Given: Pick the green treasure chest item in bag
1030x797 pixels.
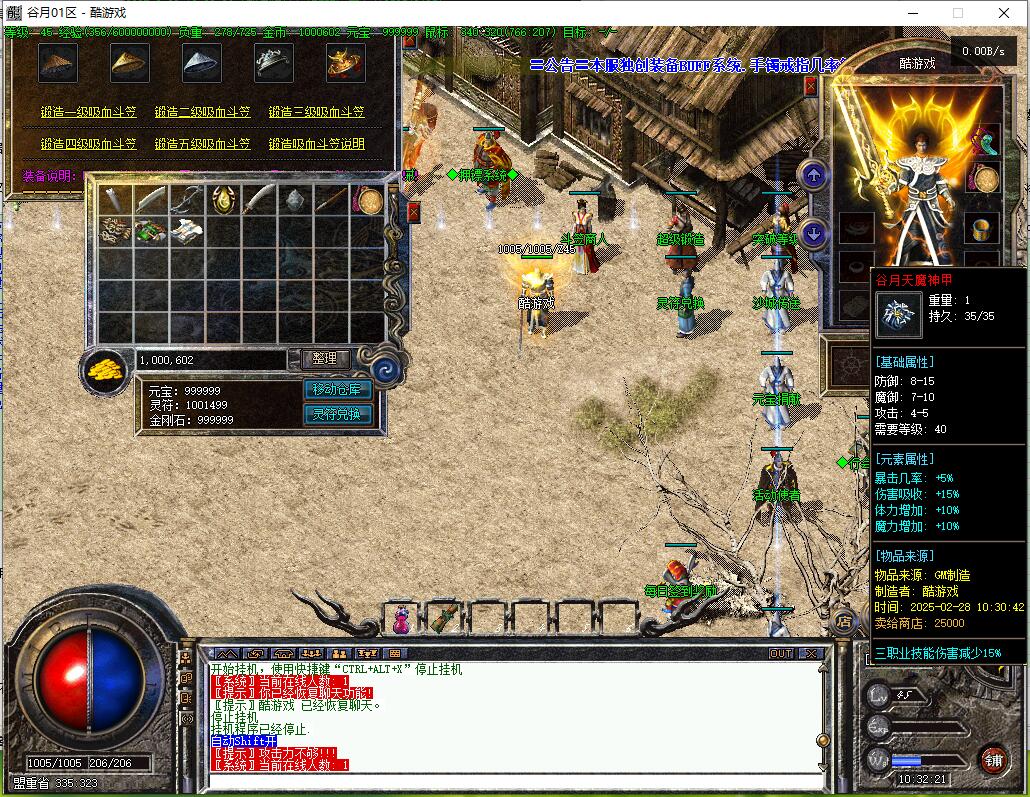Looking at the screenshot, I should pos(150,232).
